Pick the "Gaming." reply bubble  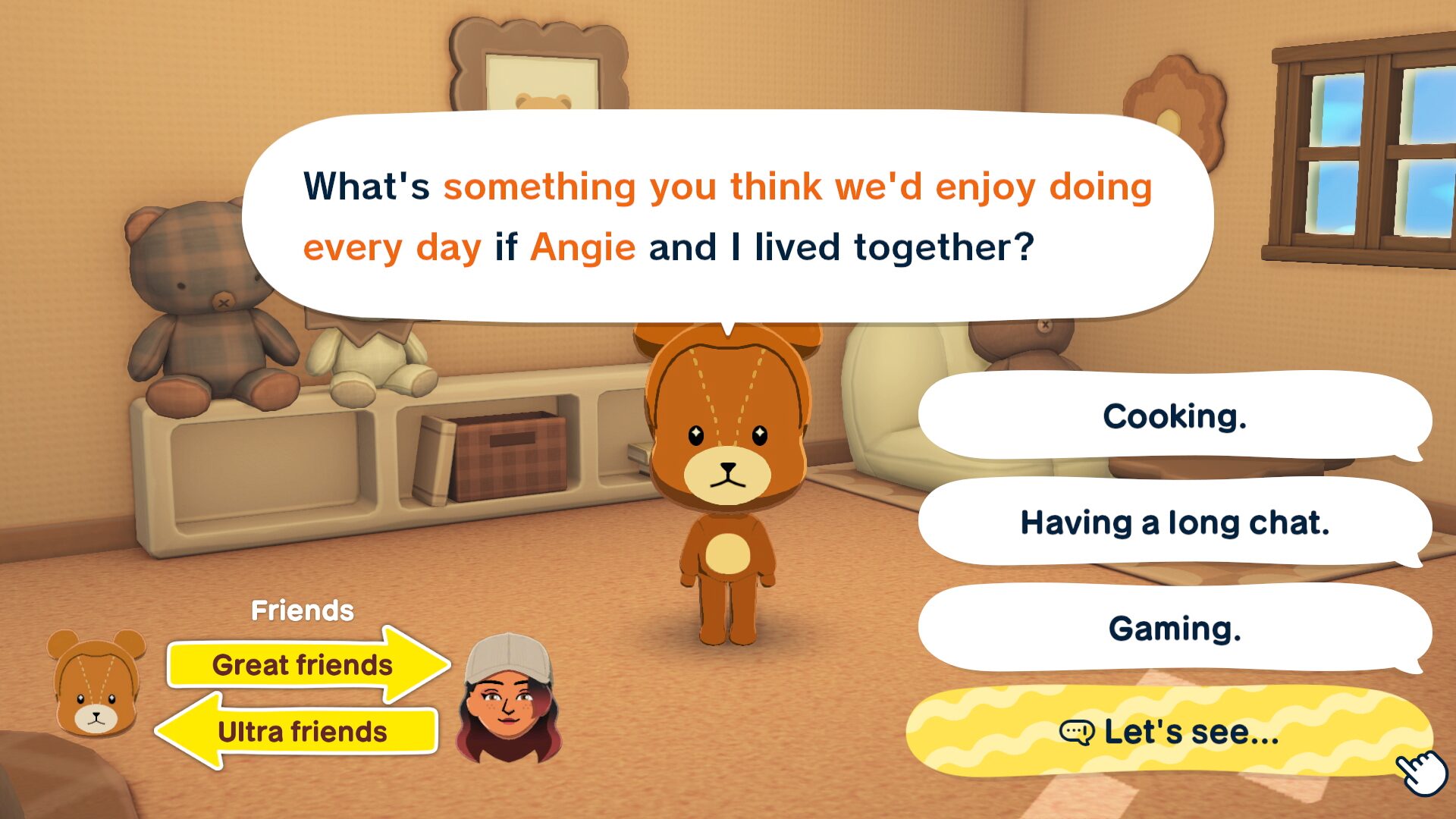[x=1175, y=629]
